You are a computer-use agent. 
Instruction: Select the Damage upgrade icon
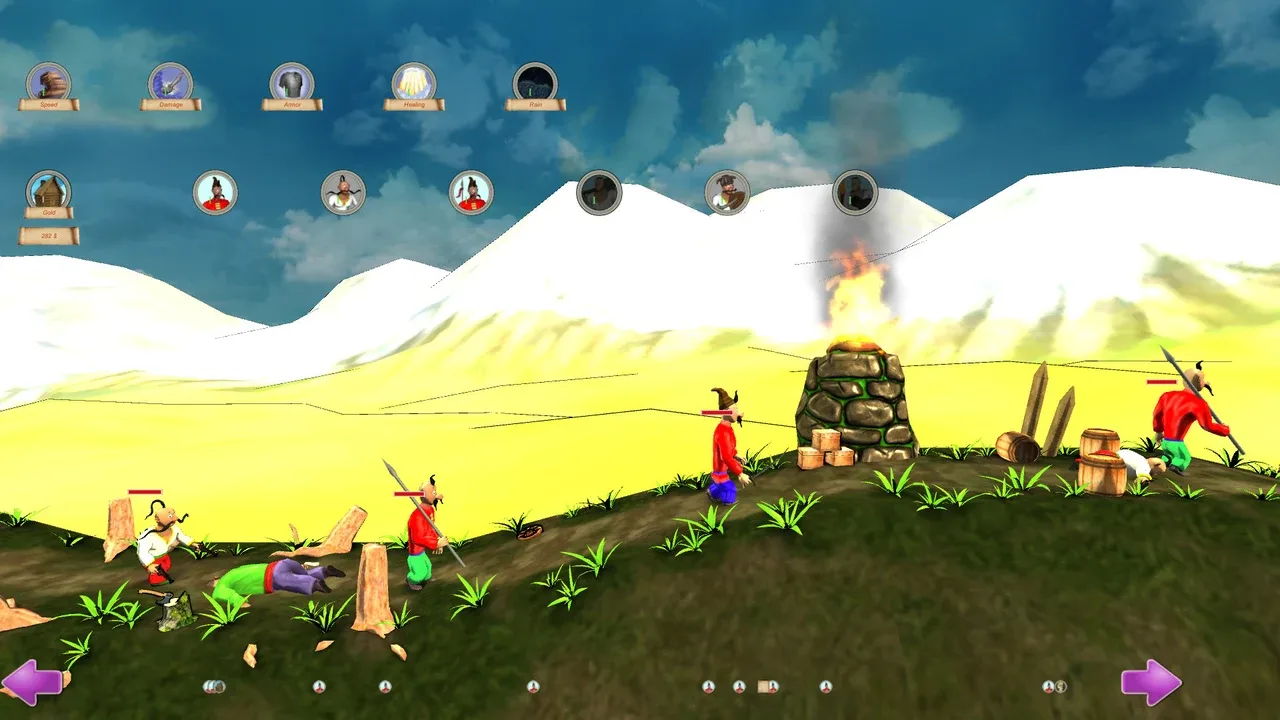pos(170,80)
